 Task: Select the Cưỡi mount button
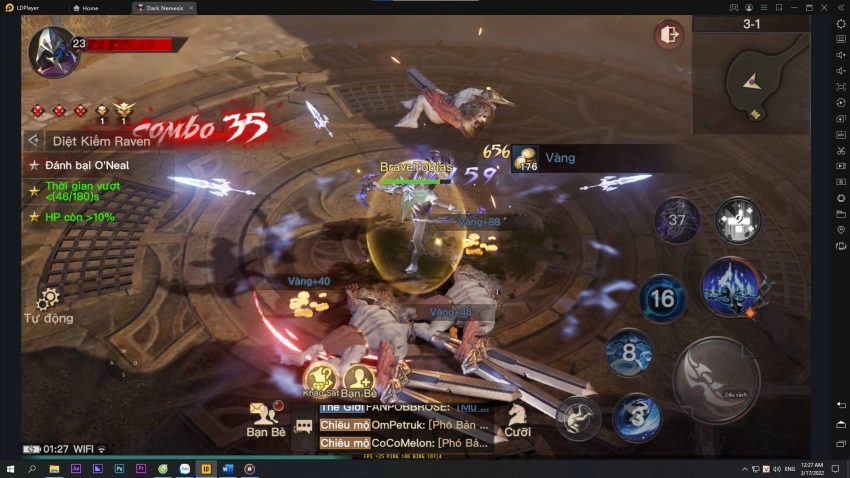coord(517,418)
